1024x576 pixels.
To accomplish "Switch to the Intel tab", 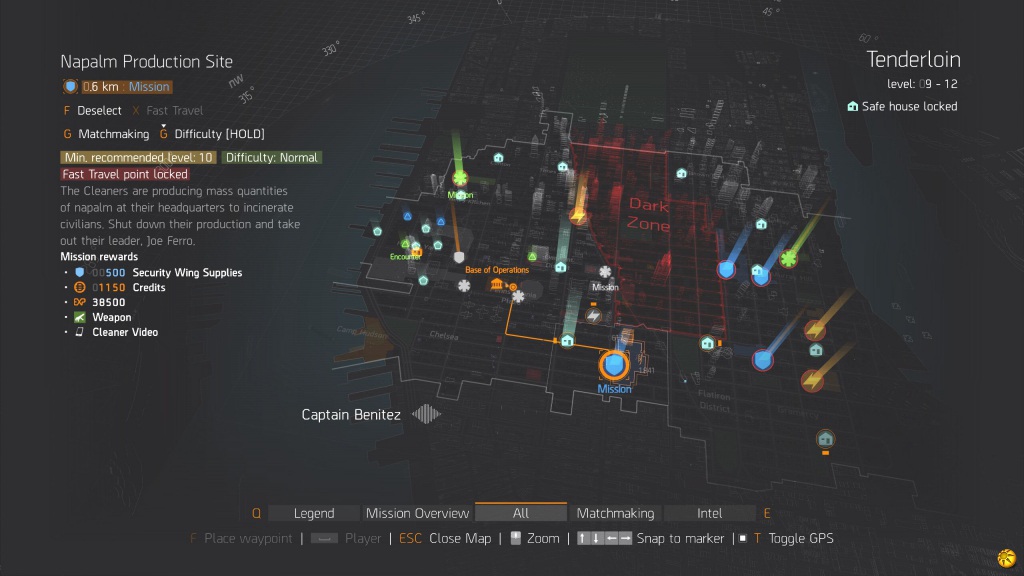I will click(x=709, y=513).
